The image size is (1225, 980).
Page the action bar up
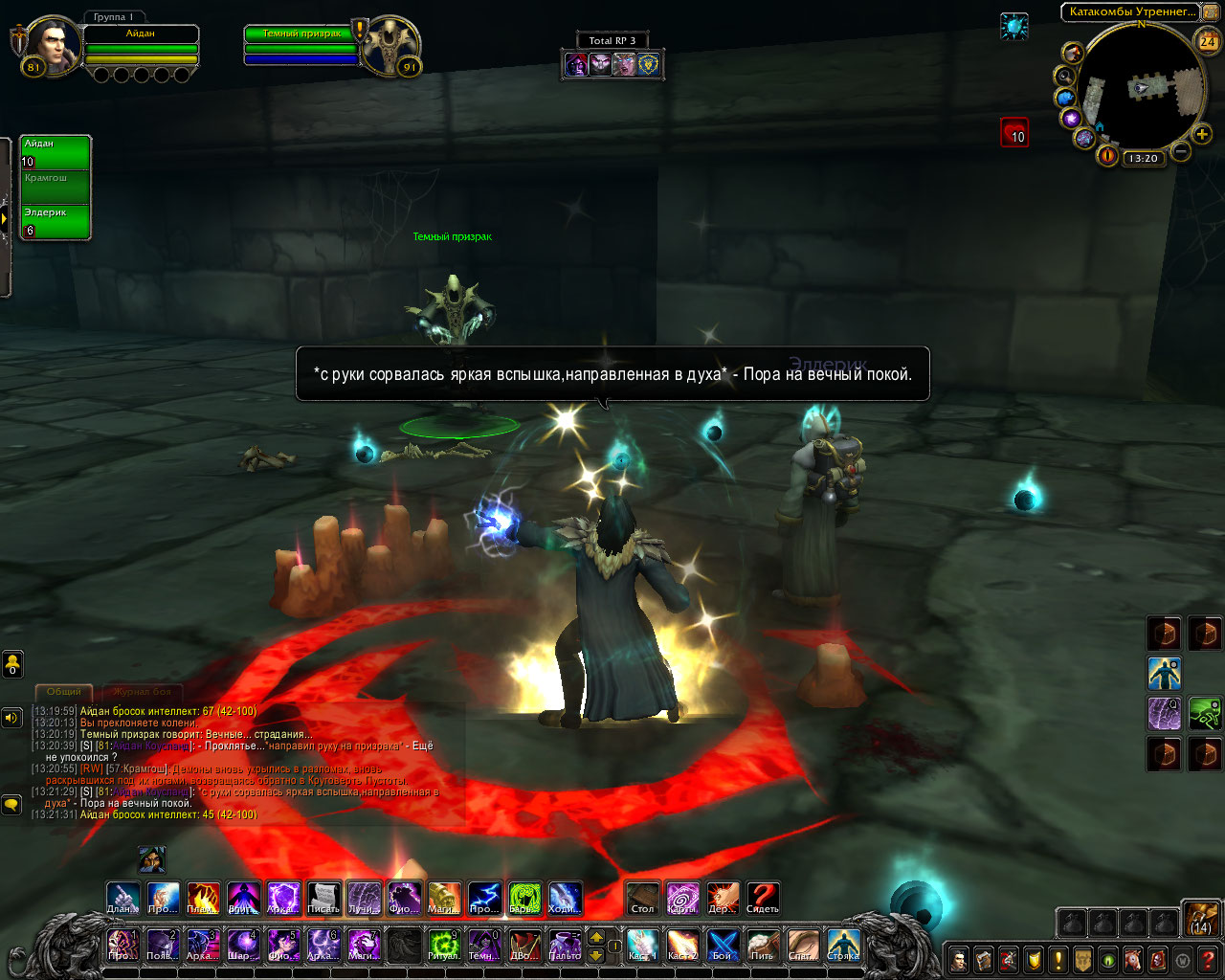click(x=596, y=937)
